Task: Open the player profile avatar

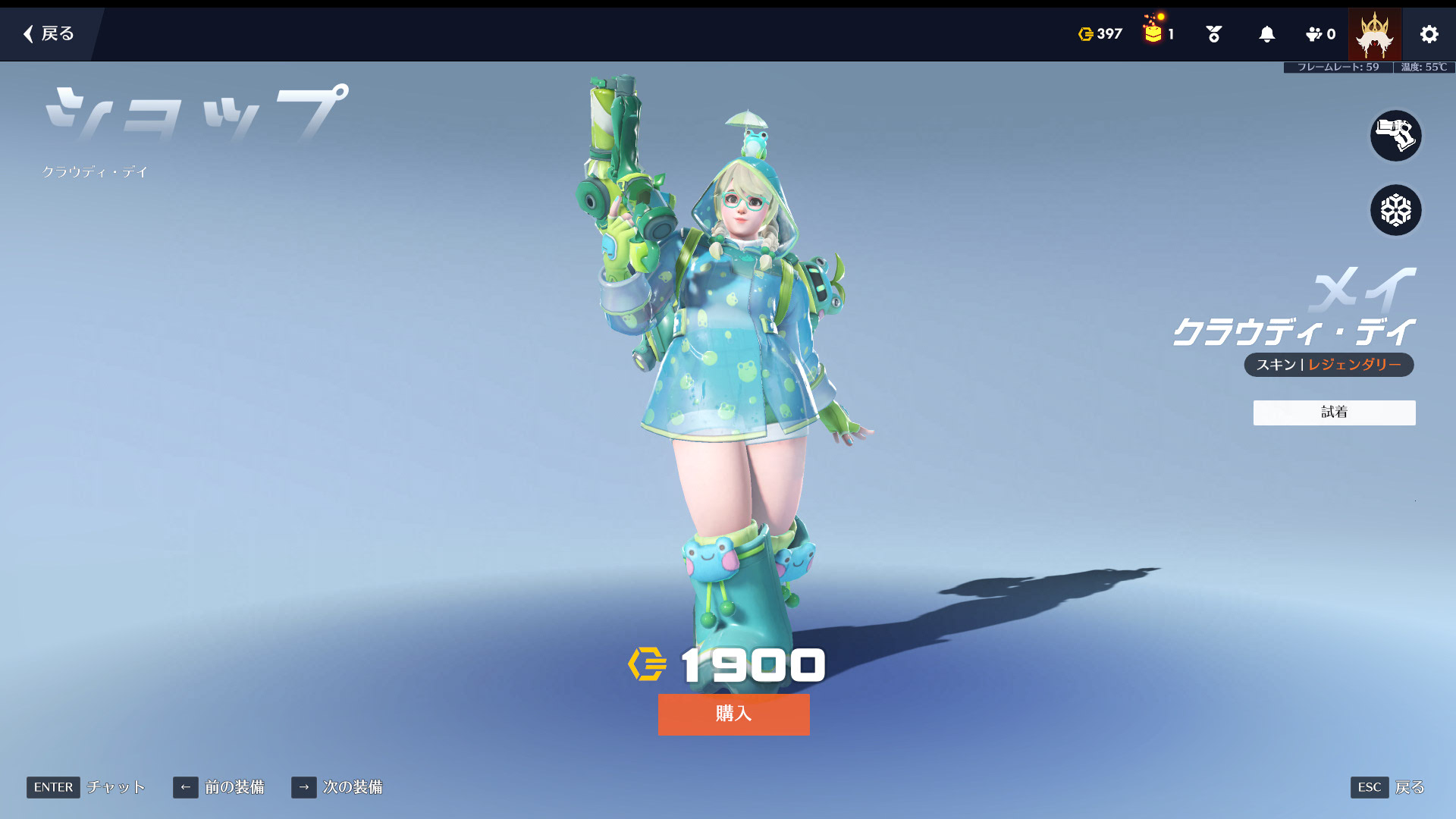Action: click(x=1374, y=34)
